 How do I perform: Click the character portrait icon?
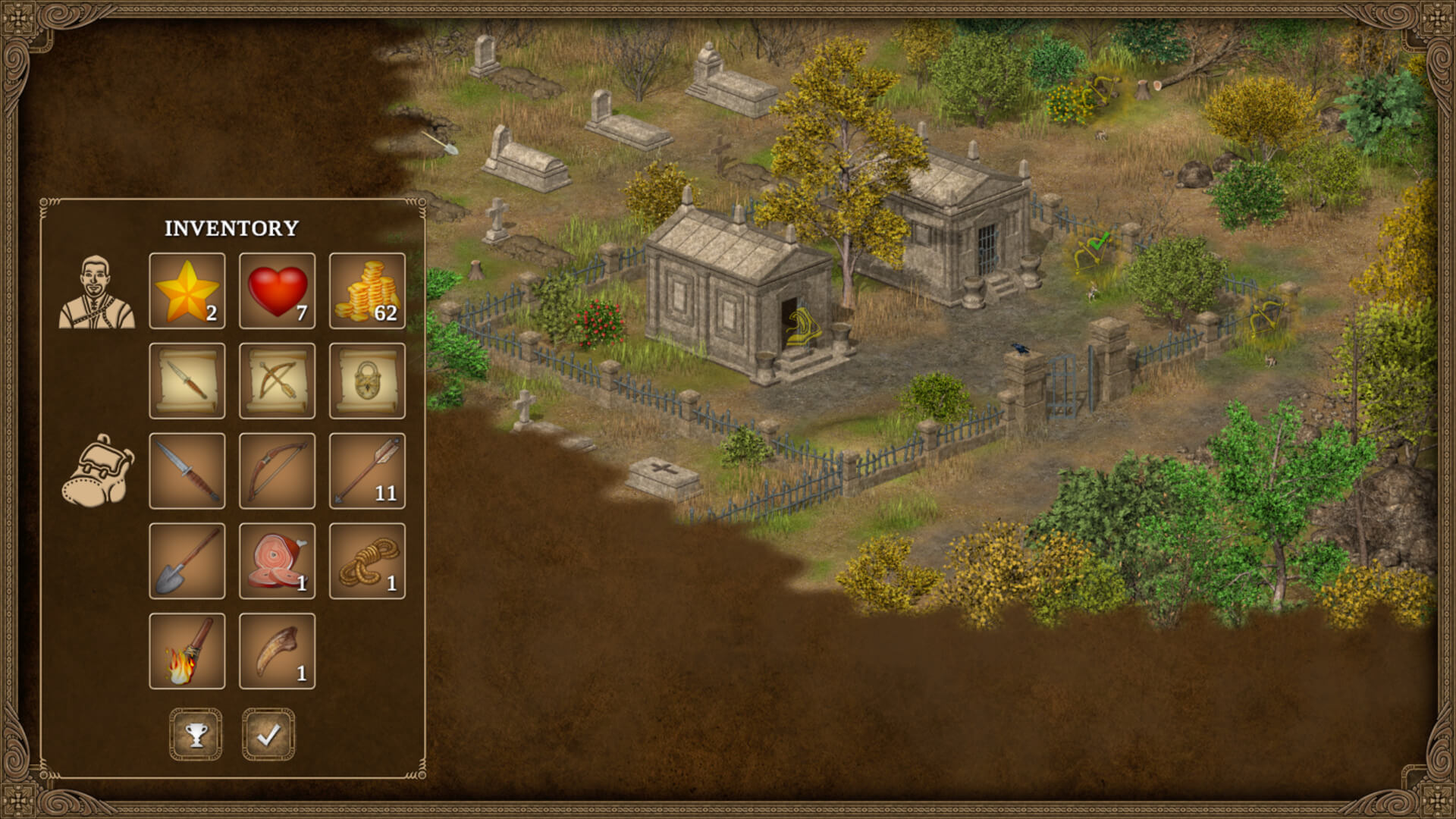97,293
